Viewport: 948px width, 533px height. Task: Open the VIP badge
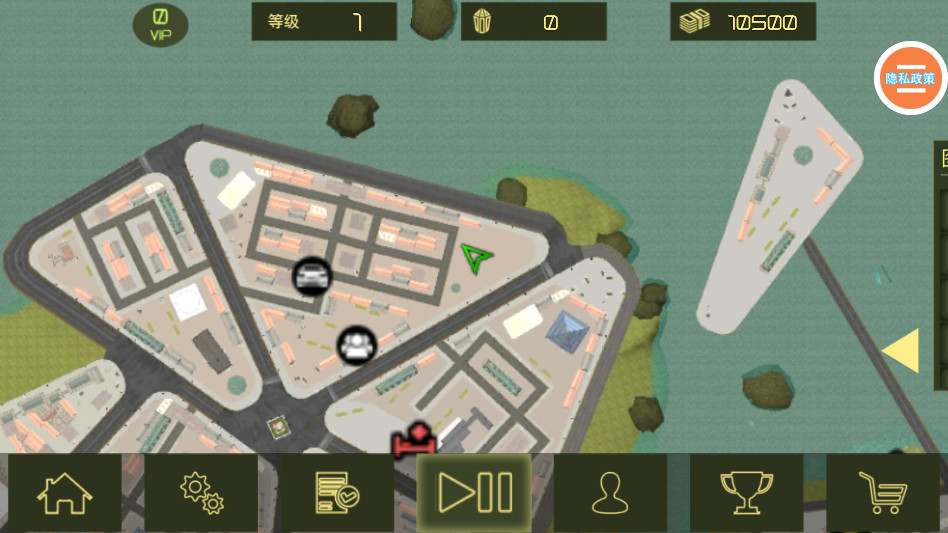160,25
